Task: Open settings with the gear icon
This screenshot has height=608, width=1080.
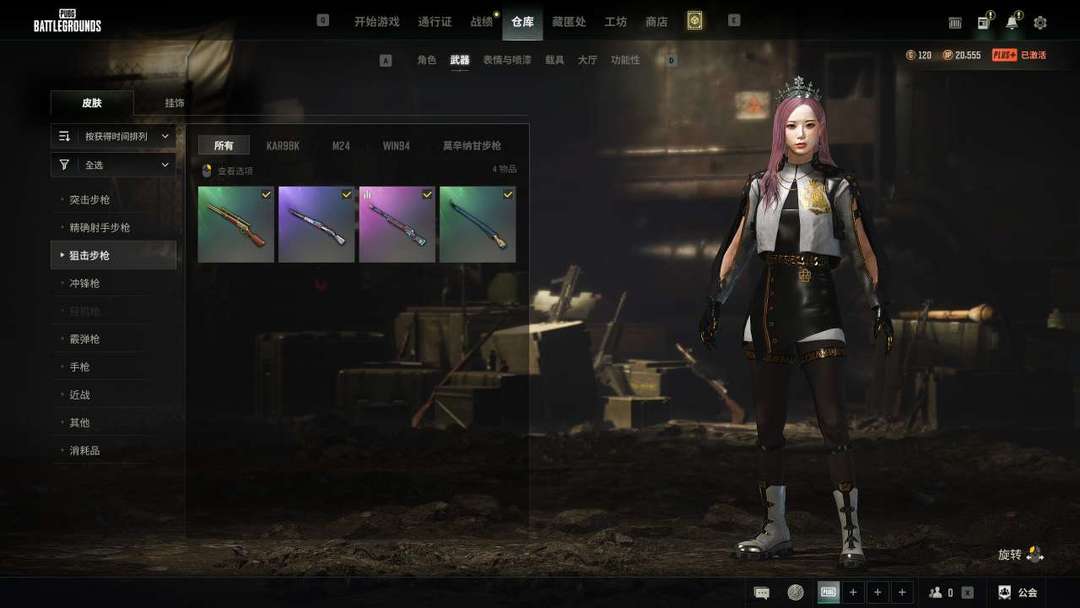Action: (1040, 23)
